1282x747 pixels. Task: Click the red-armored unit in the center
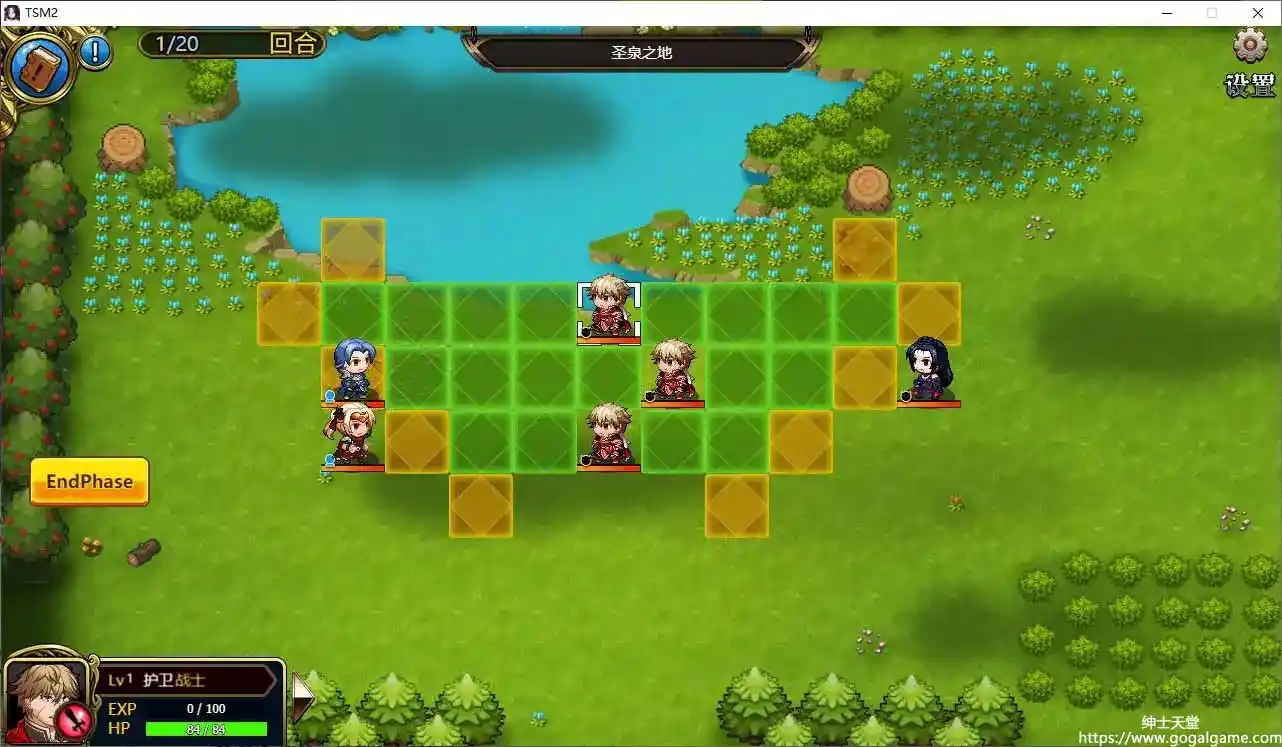click(x=608, y=432)
